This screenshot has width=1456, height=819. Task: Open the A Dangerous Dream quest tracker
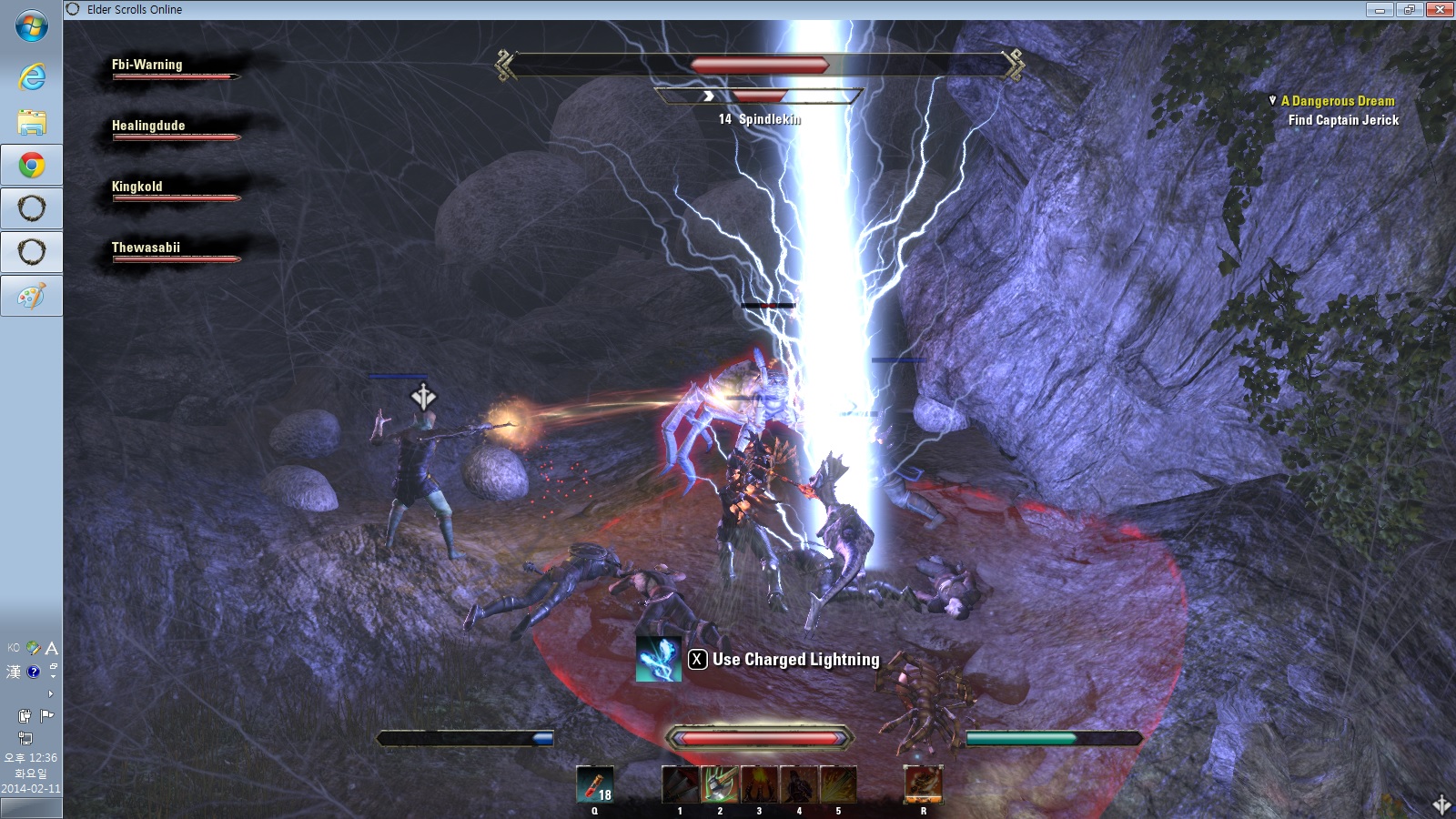(1337, 101)
